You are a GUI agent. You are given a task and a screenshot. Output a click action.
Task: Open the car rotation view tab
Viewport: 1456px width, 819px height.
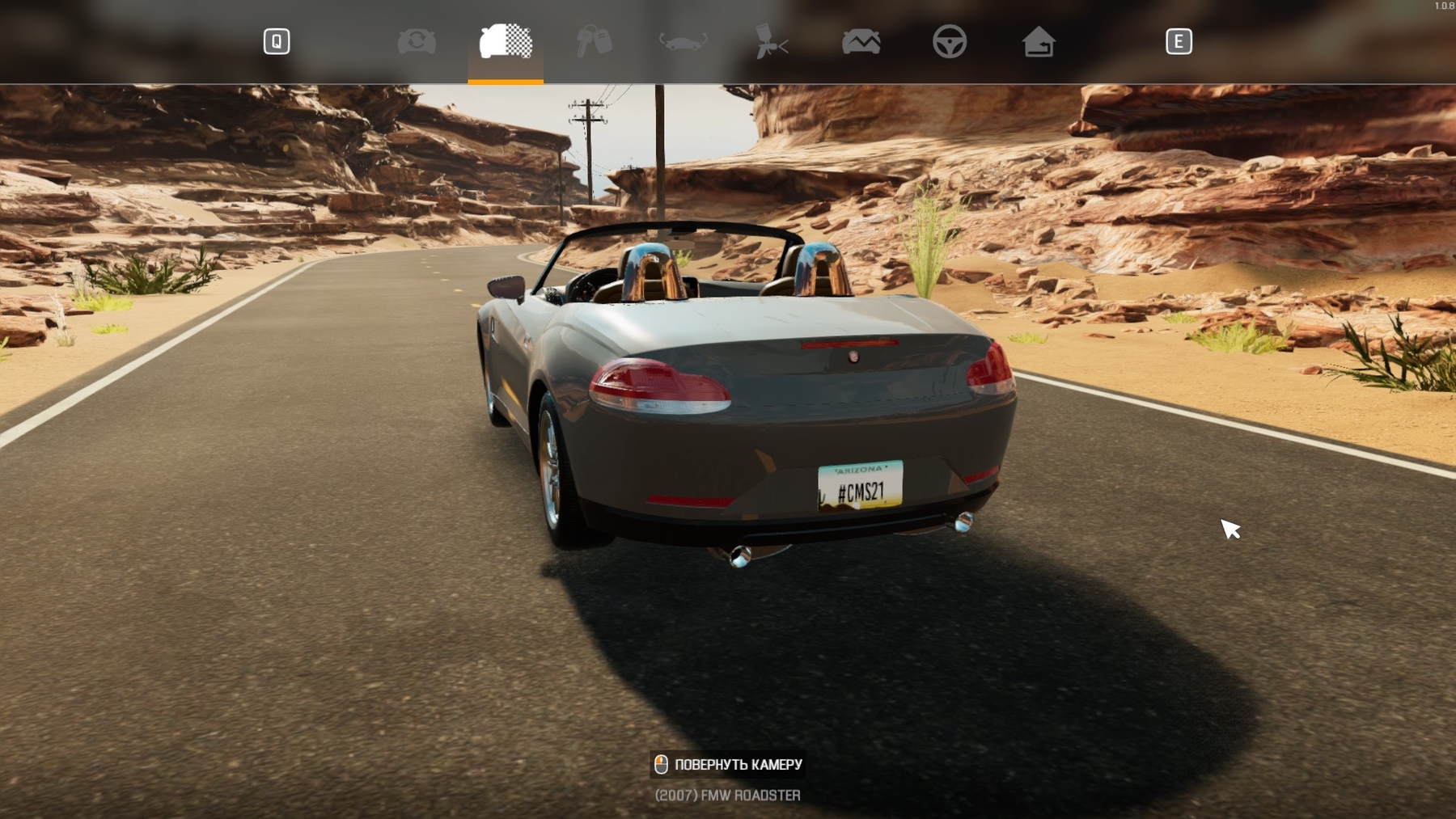(683, 41)
